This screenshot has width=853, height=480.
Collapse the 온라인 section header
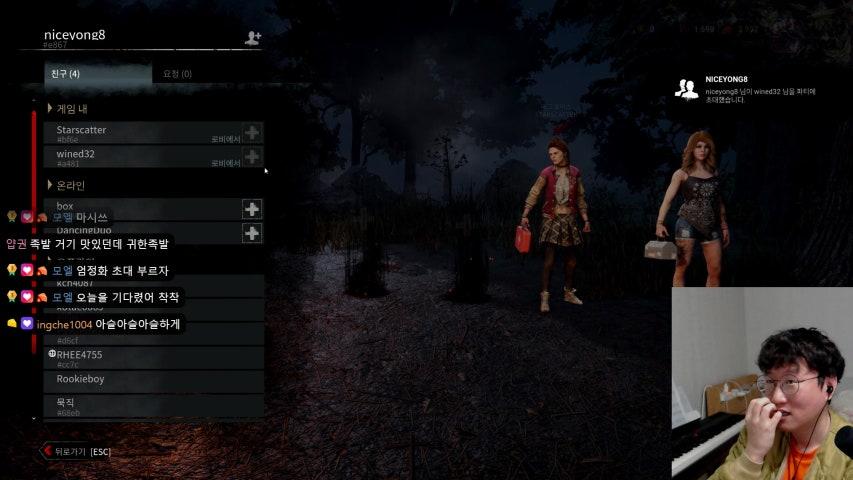point(68,185)
